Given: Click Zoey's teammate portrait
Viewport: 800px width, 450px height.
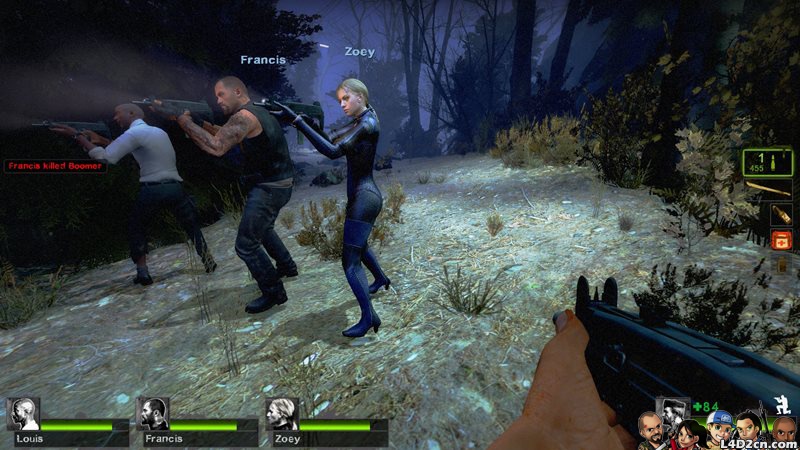Looking at the screenshot, I should pyautogui.click(x=282, y=414).
